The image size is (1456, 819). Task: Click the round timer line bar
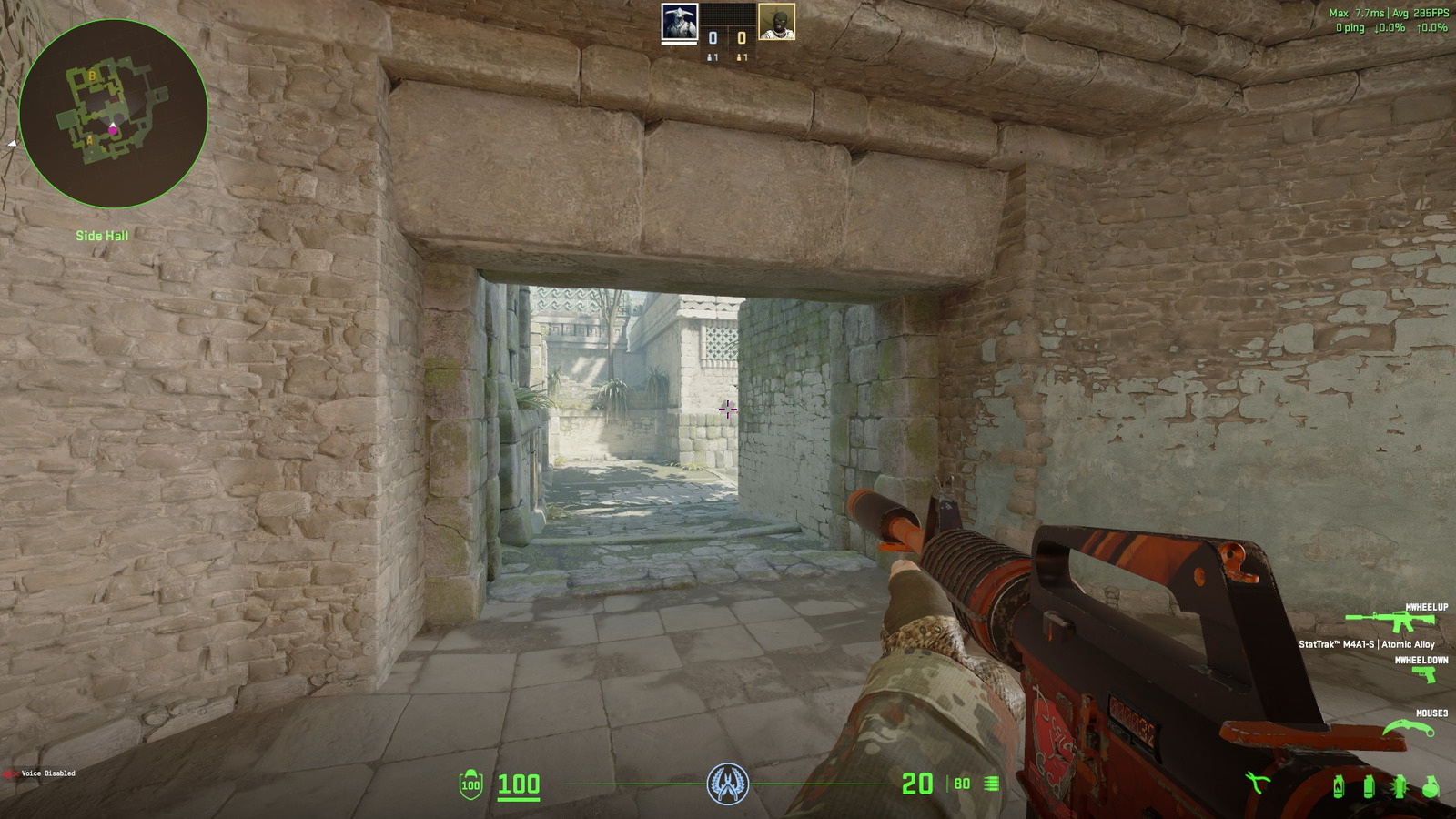[637, 784]
